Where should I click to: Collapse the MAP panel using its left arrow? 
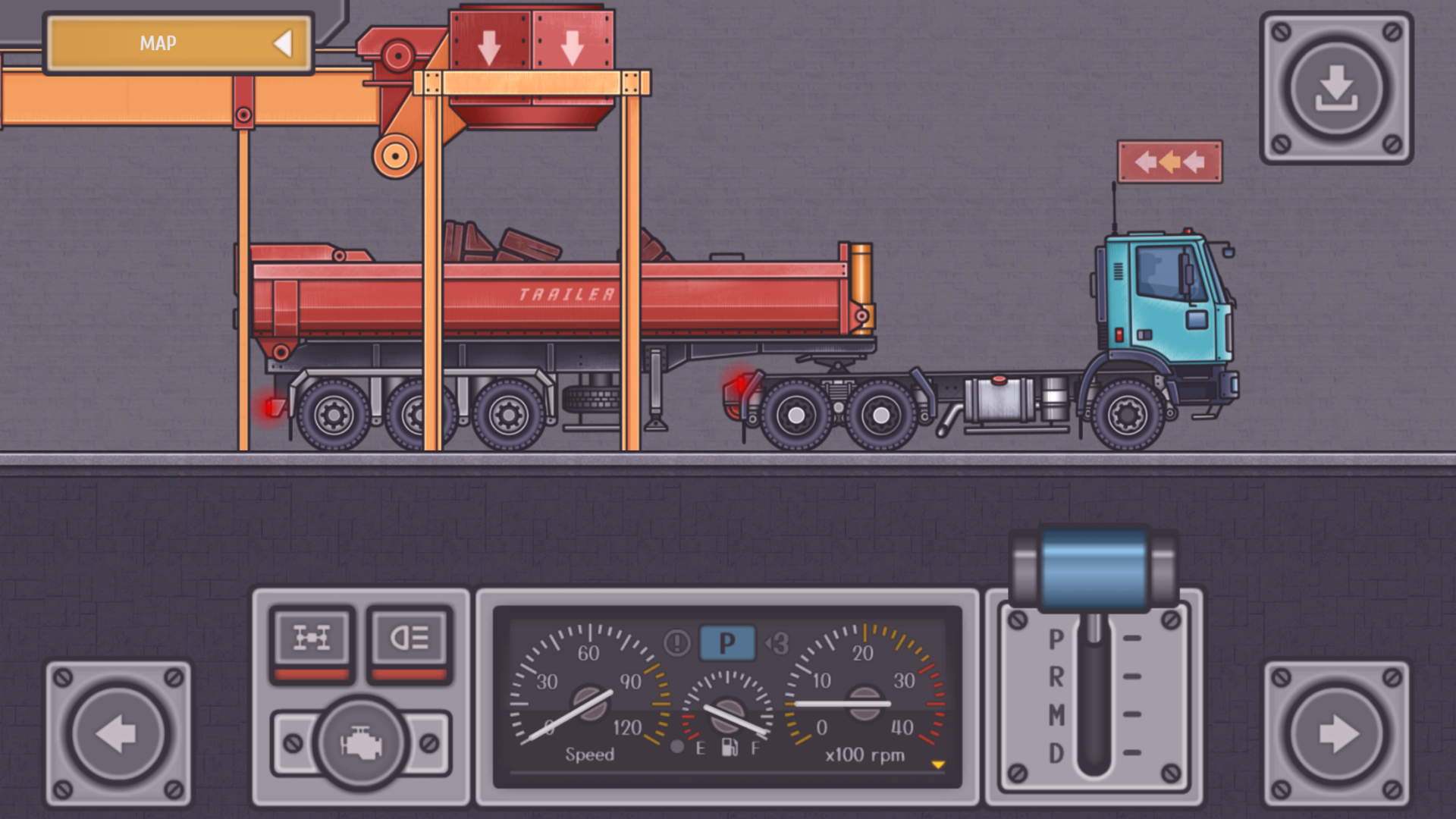tap(284, 43)
